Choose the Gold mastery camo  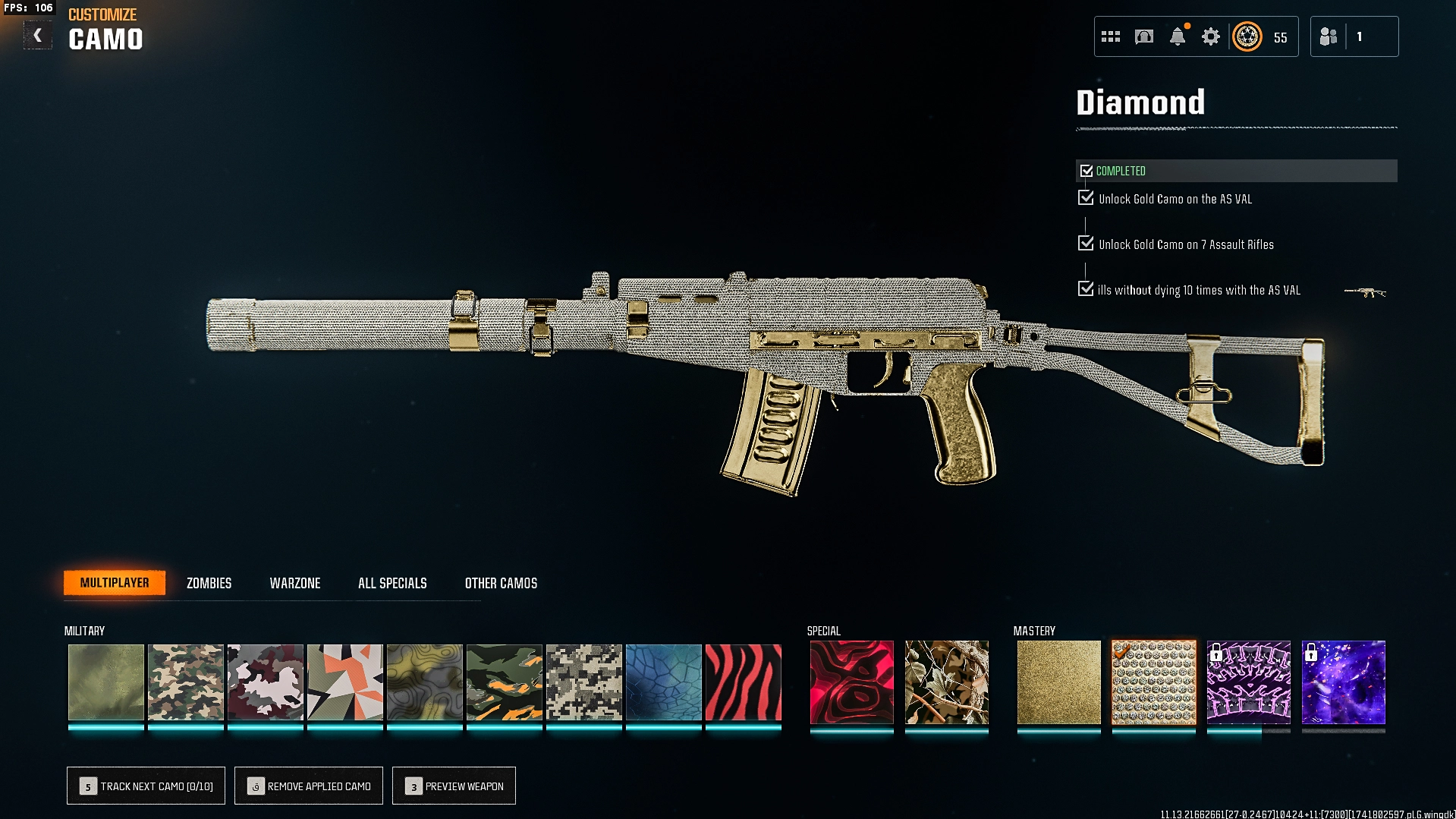tap(1058, 682)
